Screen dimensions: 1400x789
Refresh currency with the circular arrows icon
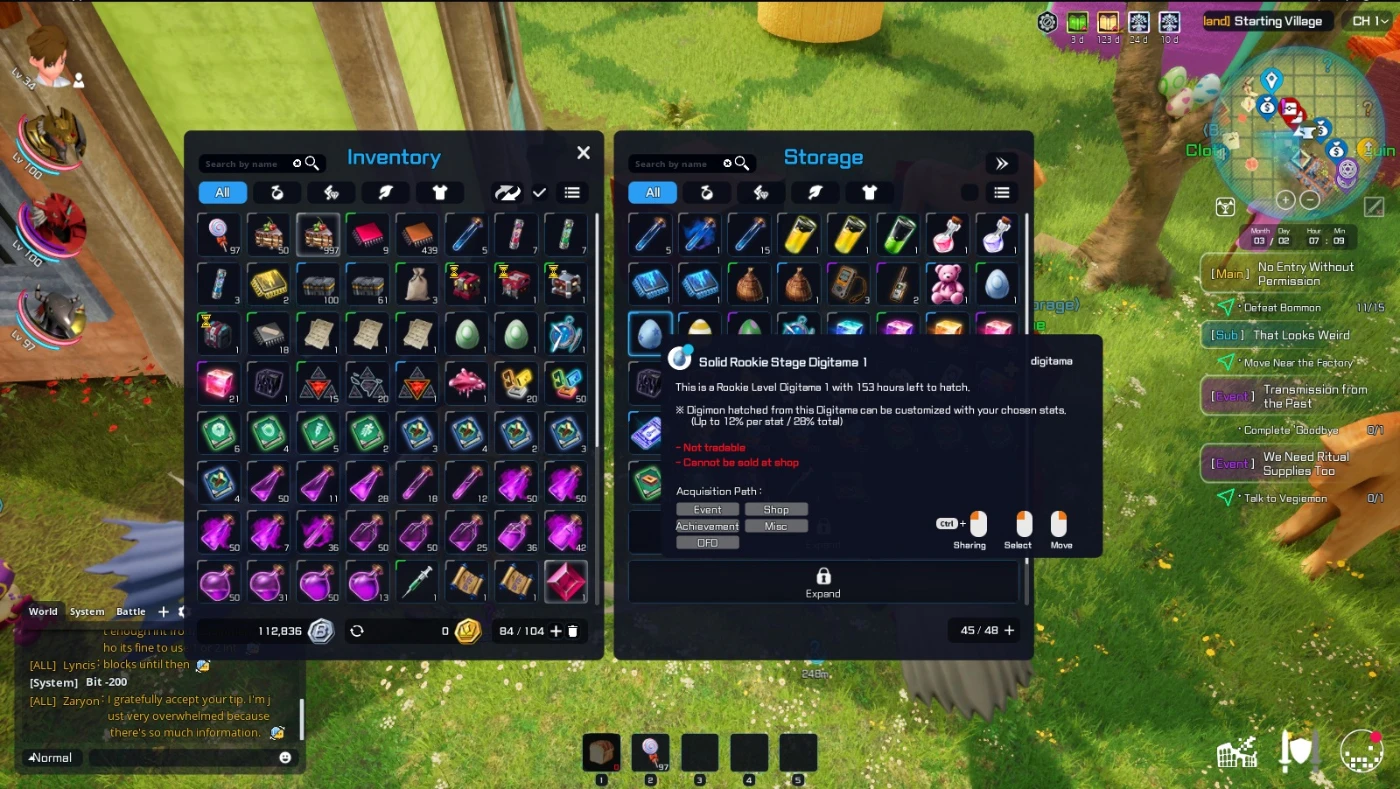tap(356, 631)
